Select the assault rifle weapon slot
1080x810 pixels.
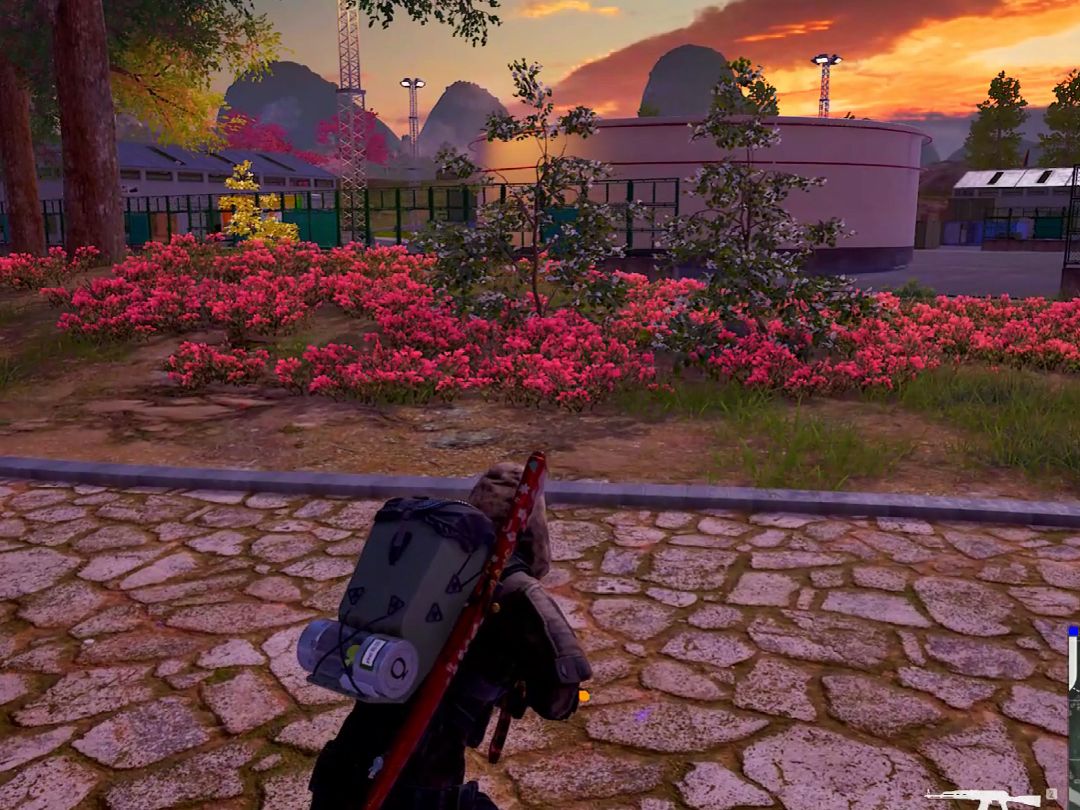click(983, 797)
